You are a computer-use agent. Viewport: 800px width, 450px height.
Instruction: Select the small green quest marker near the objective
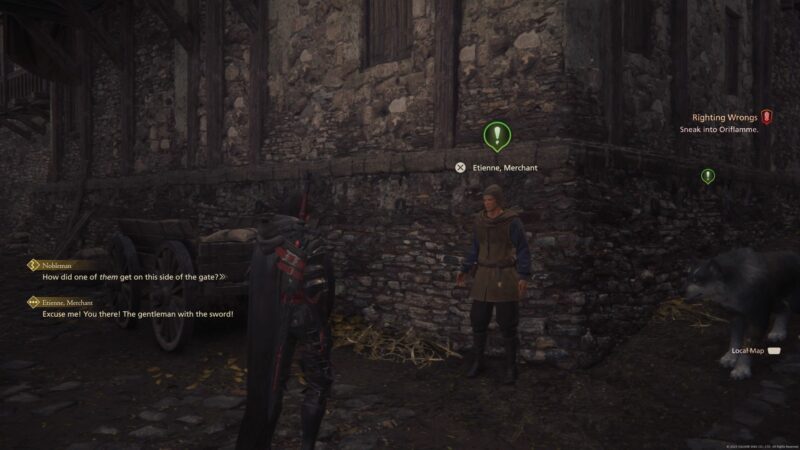pyautogui.click(x=708, y=176)
